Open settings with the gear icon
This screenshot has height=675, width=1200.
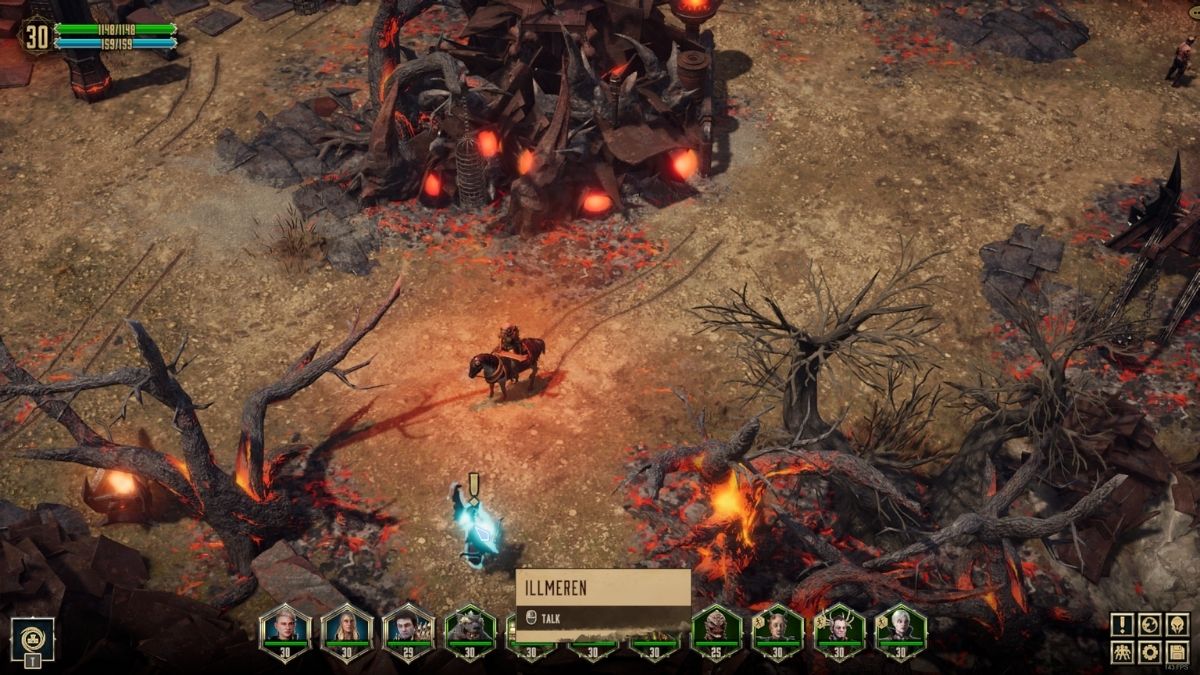tap(1150, 652)
